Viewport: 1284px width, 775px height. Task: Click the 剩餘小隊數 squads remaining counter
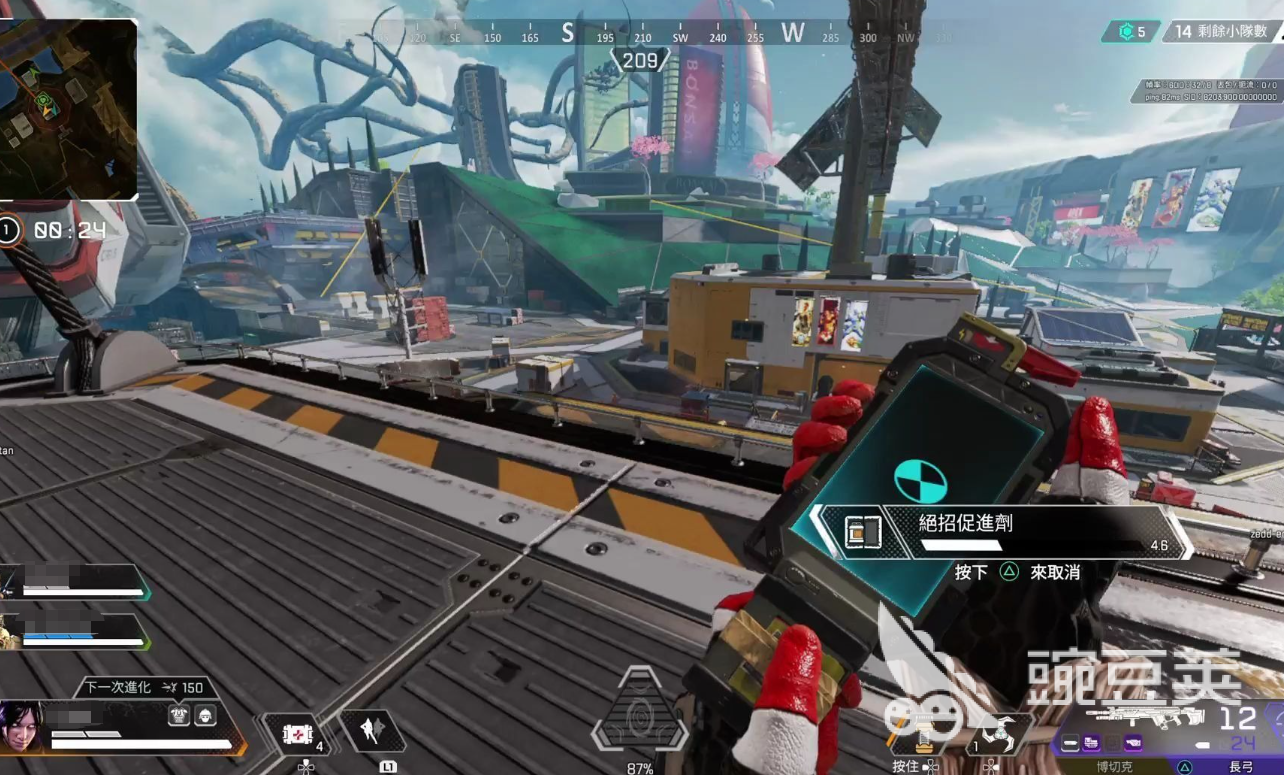(1219, 32)
